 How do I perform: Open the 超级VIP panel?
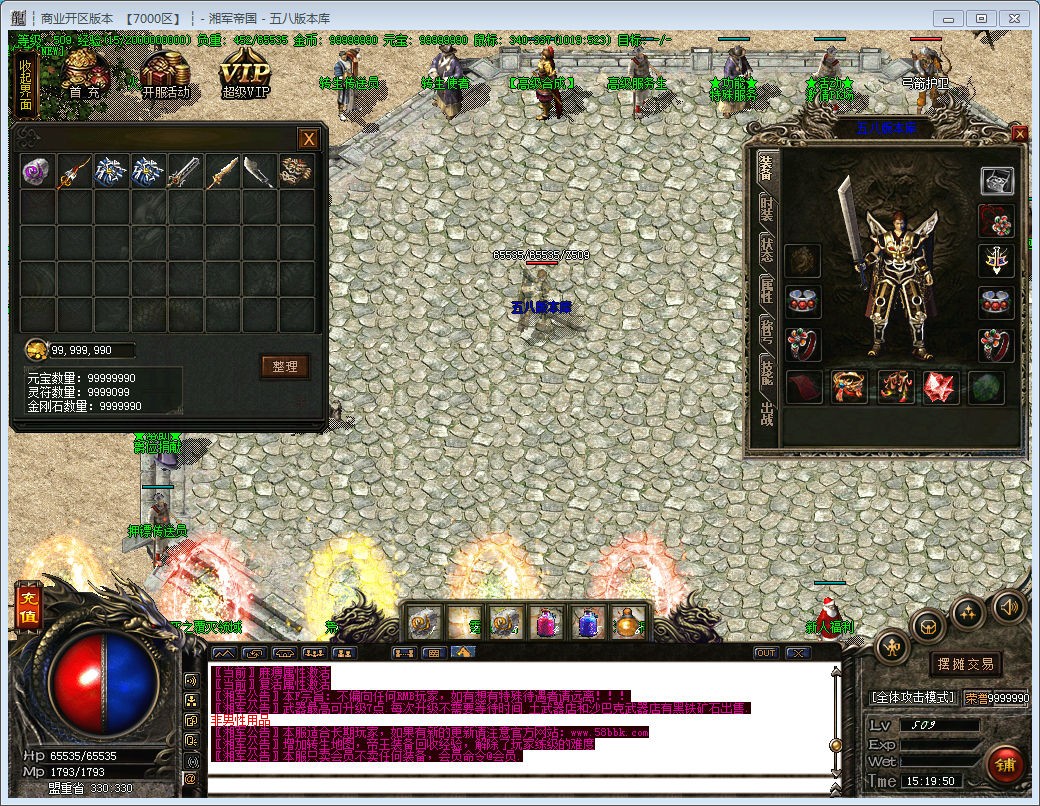click(245, 76)
